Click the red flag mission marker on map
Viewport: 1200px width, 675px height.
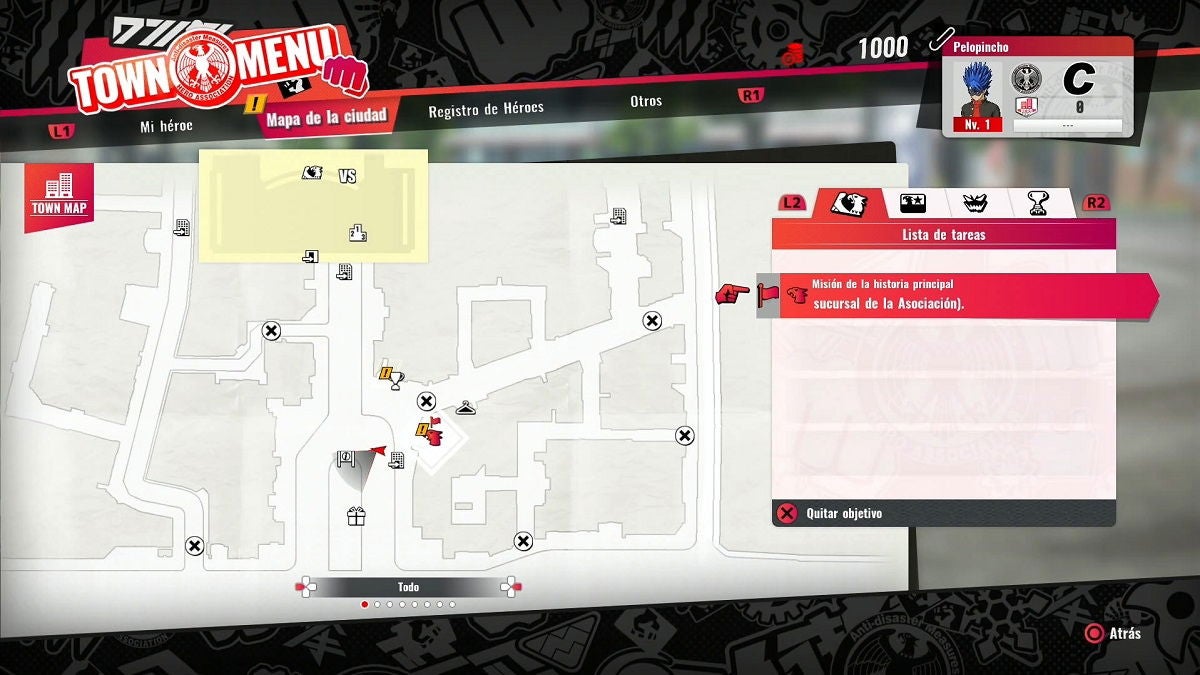click(434, 433)
